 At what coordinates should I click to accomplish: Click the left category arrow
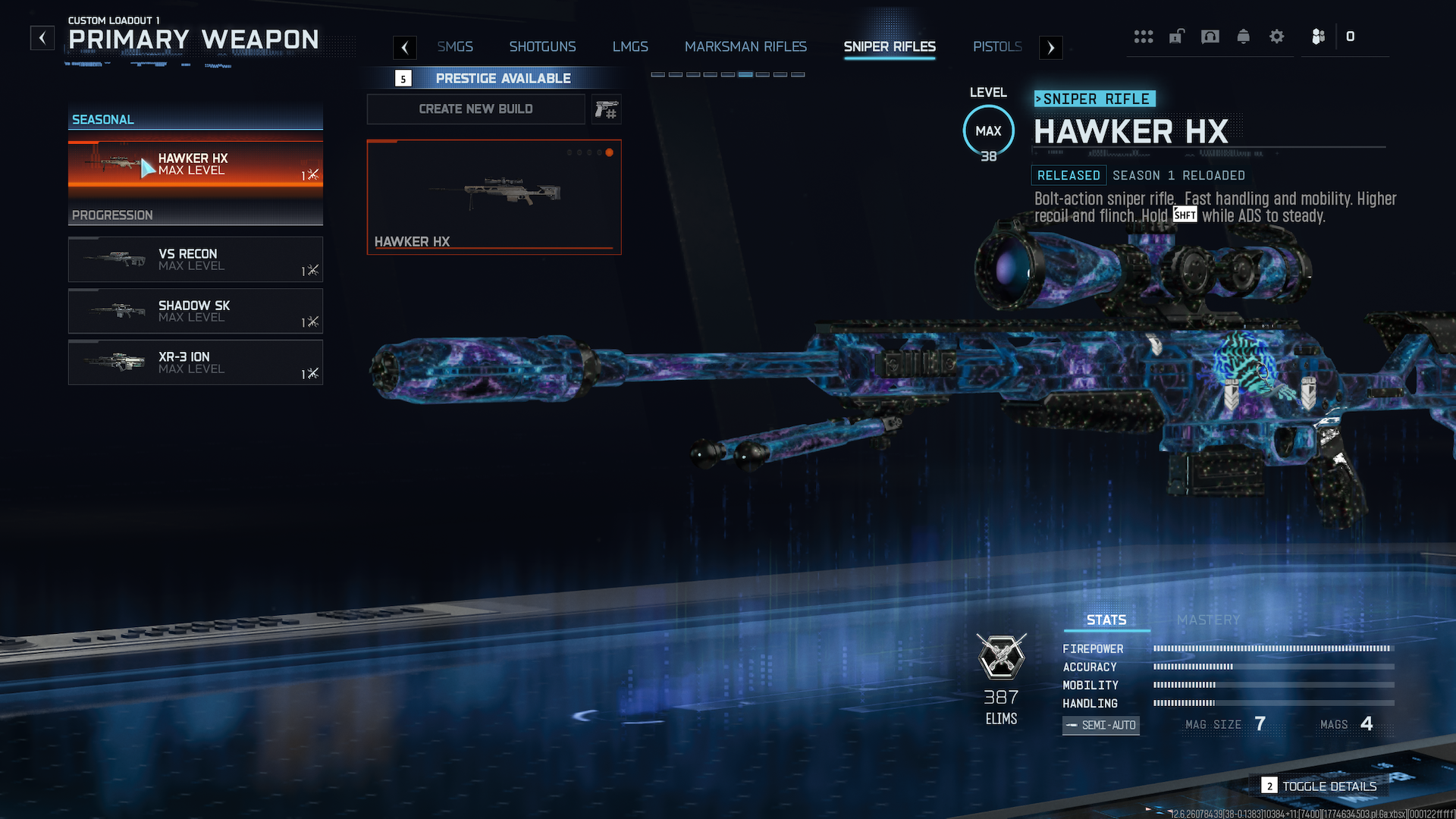(405, 48)
